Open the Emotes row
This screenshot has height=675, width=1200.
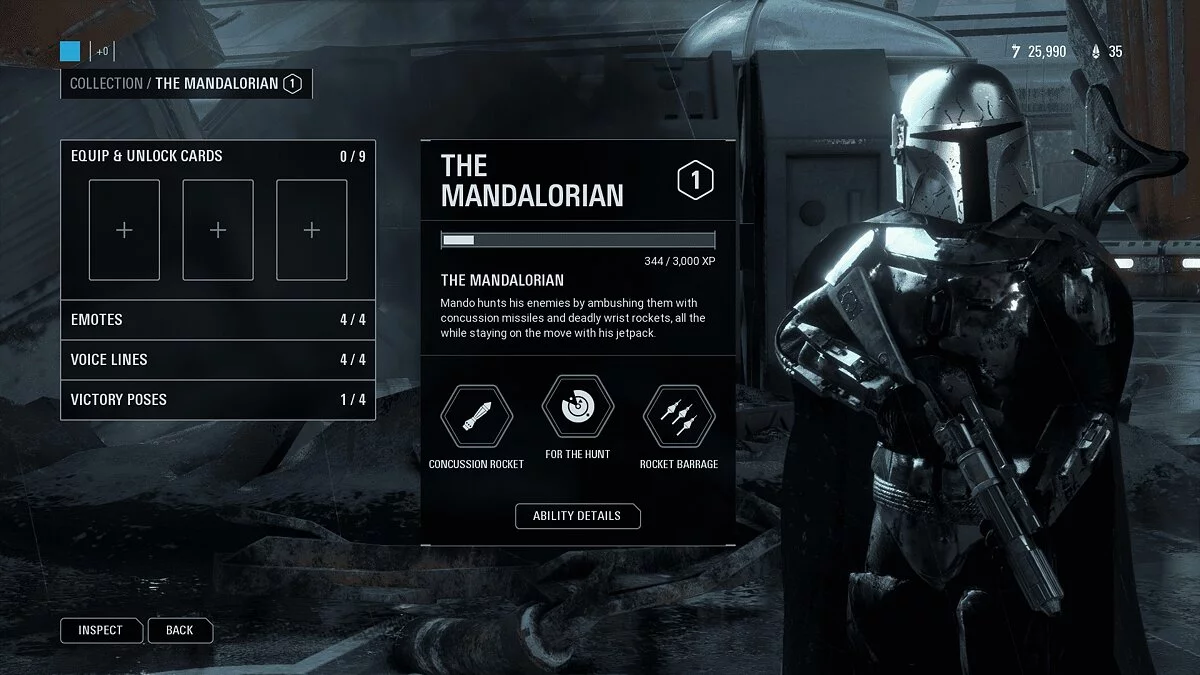pos(218,320)
